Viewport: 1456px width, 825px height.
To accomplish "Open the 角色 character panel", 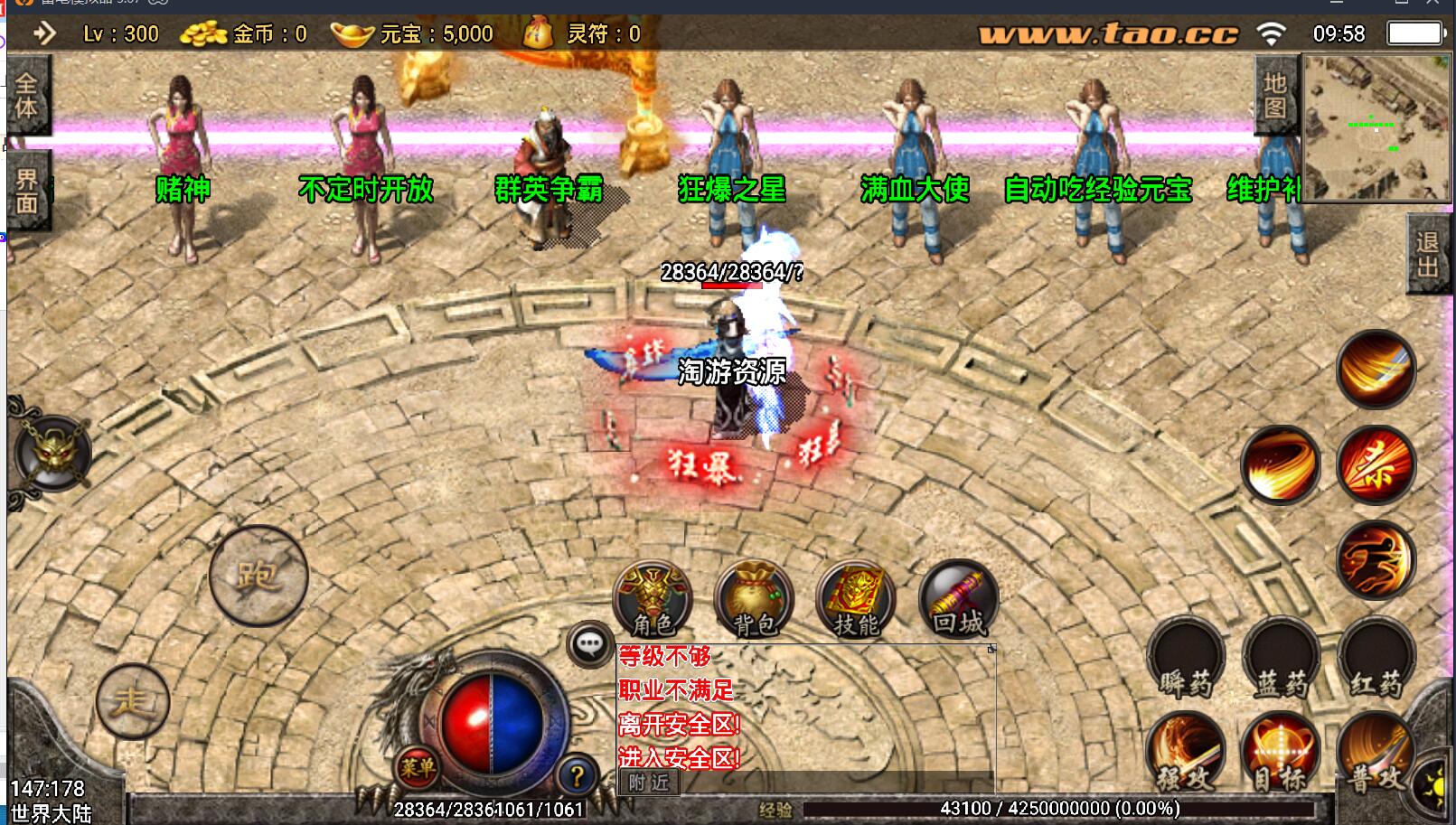I will click(x=653, y=598).
